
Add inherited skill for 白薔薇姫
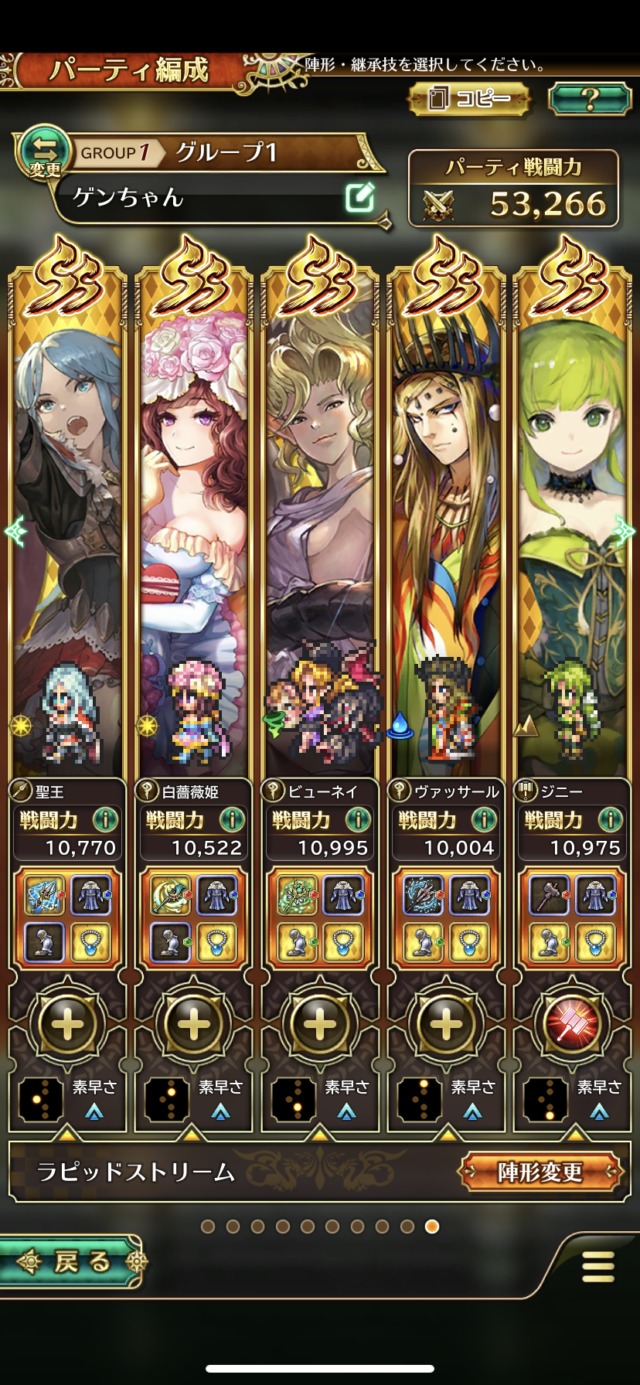pyautogui.click(x=194, y=1023)
